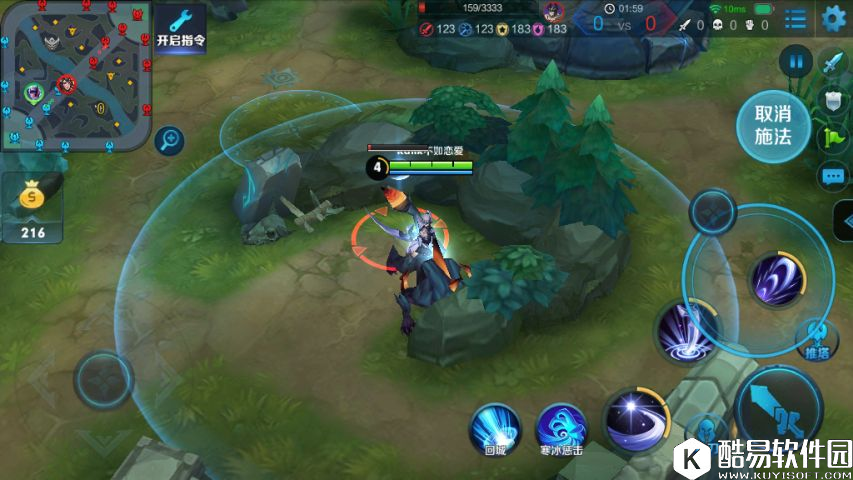Send the sword attack signal

pos(833,63)
